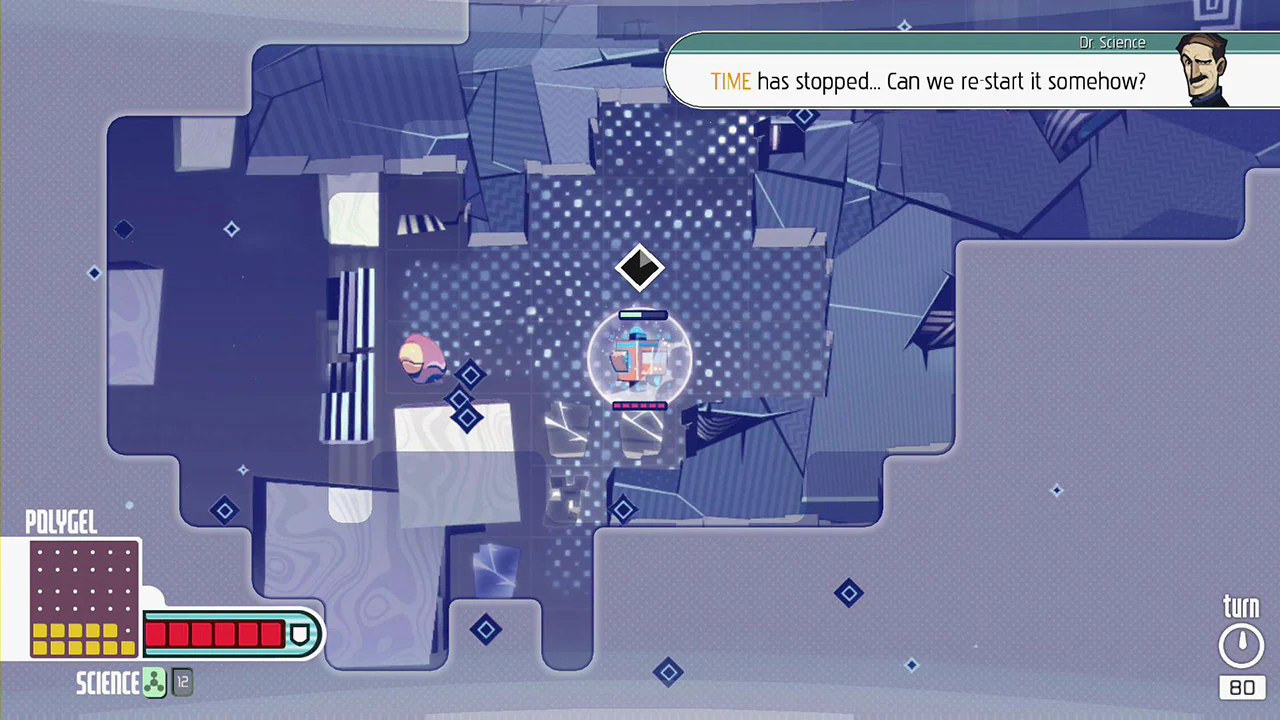The image size is (1280, 720).
Task: Click the small diamond gem on the left edge
Action: pyautogui.click(x=94, y=273)
